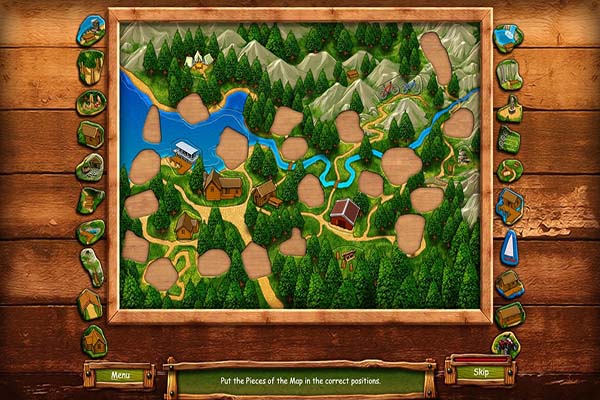The width and height of the screenshot is (600, 400).
Task: Choose the top piece in the right column
Action: [510, 39]
